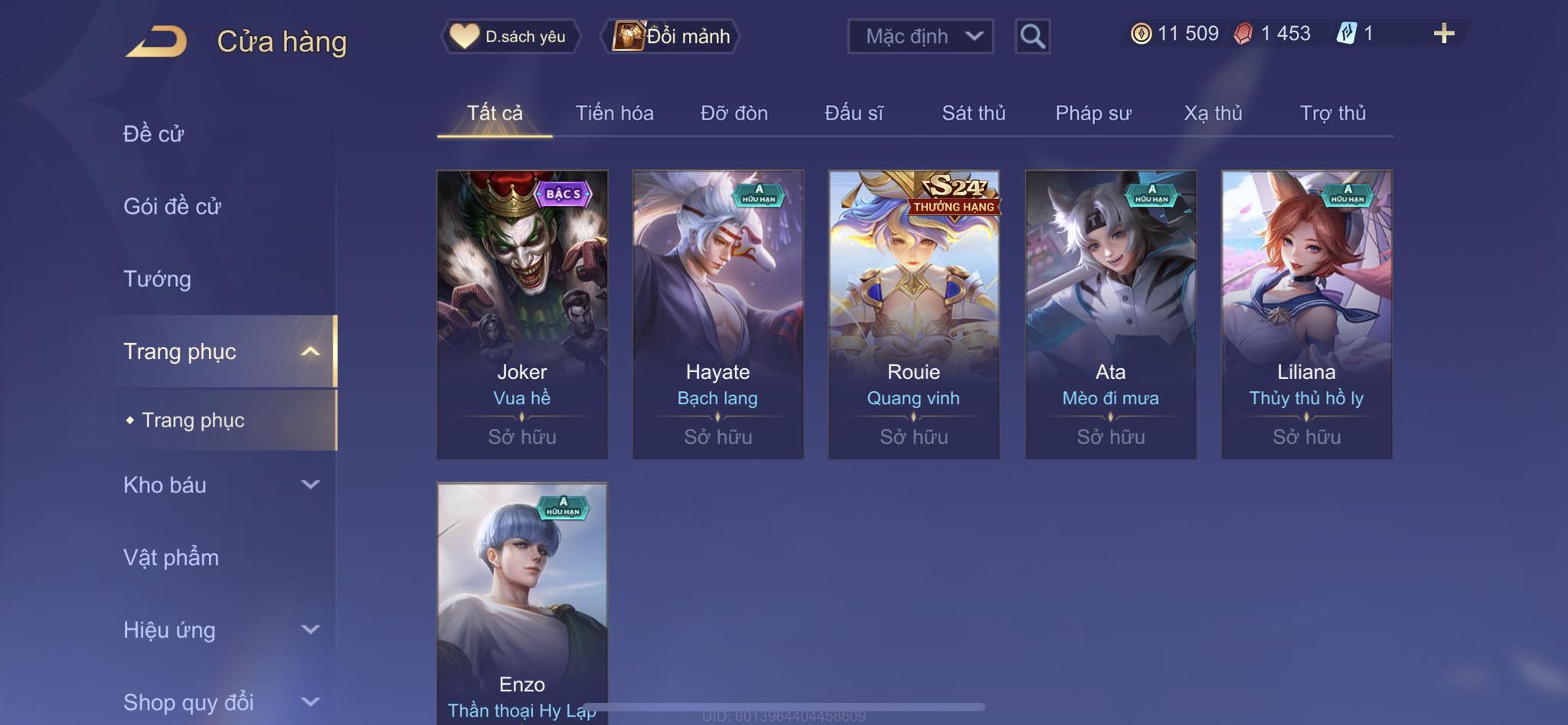
Task: Click the magnifying glass search button
Action: (x=1032, y=36)
